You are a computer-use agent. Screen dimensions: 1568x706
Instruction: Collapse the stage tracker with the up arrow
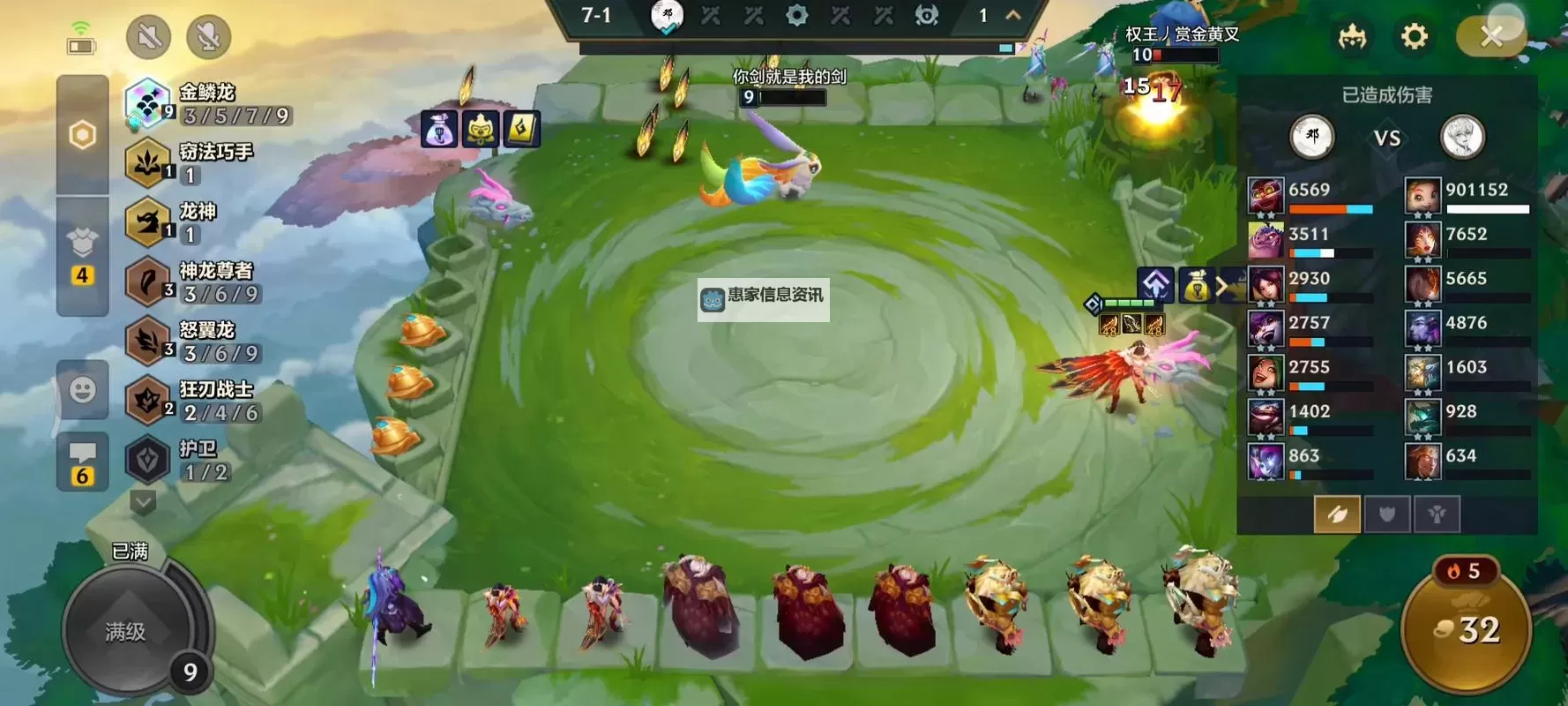click(x=1013, y=15)
